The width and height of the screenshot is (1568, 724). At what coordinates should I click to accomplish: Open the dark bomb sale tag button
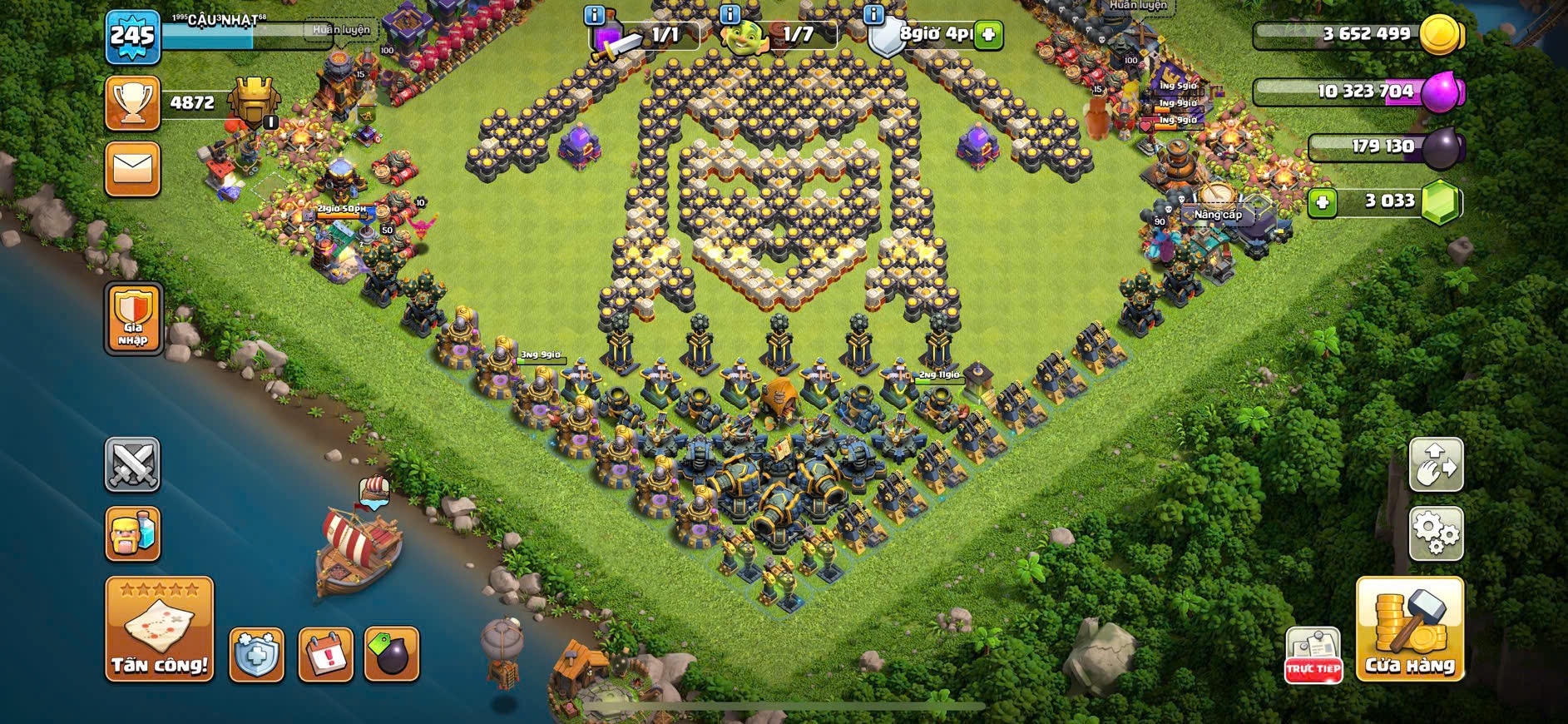[392, 655]
